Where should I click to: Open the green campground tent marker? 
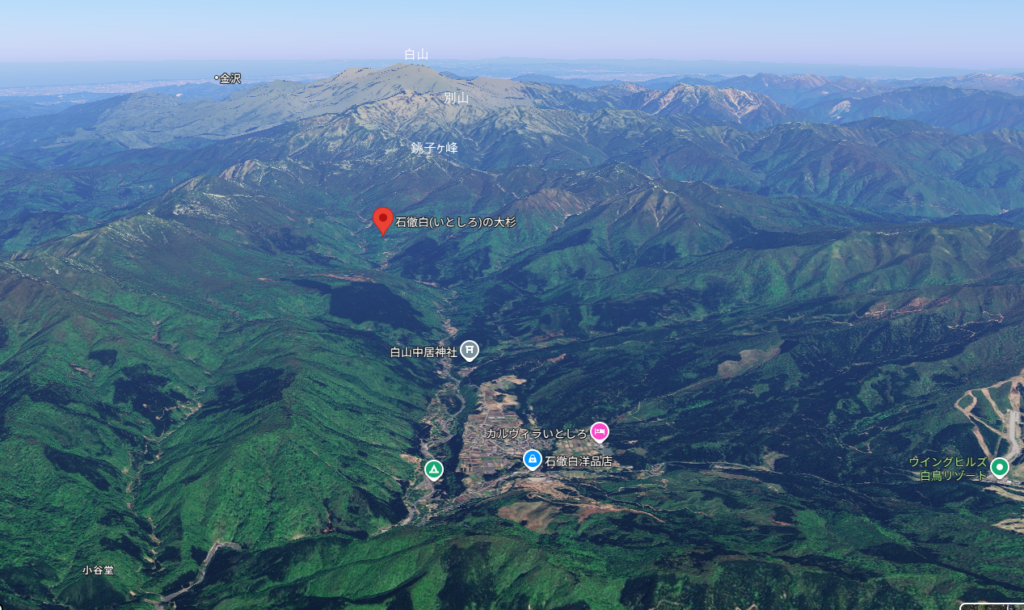pyautogui.click(x=433, y=469)
